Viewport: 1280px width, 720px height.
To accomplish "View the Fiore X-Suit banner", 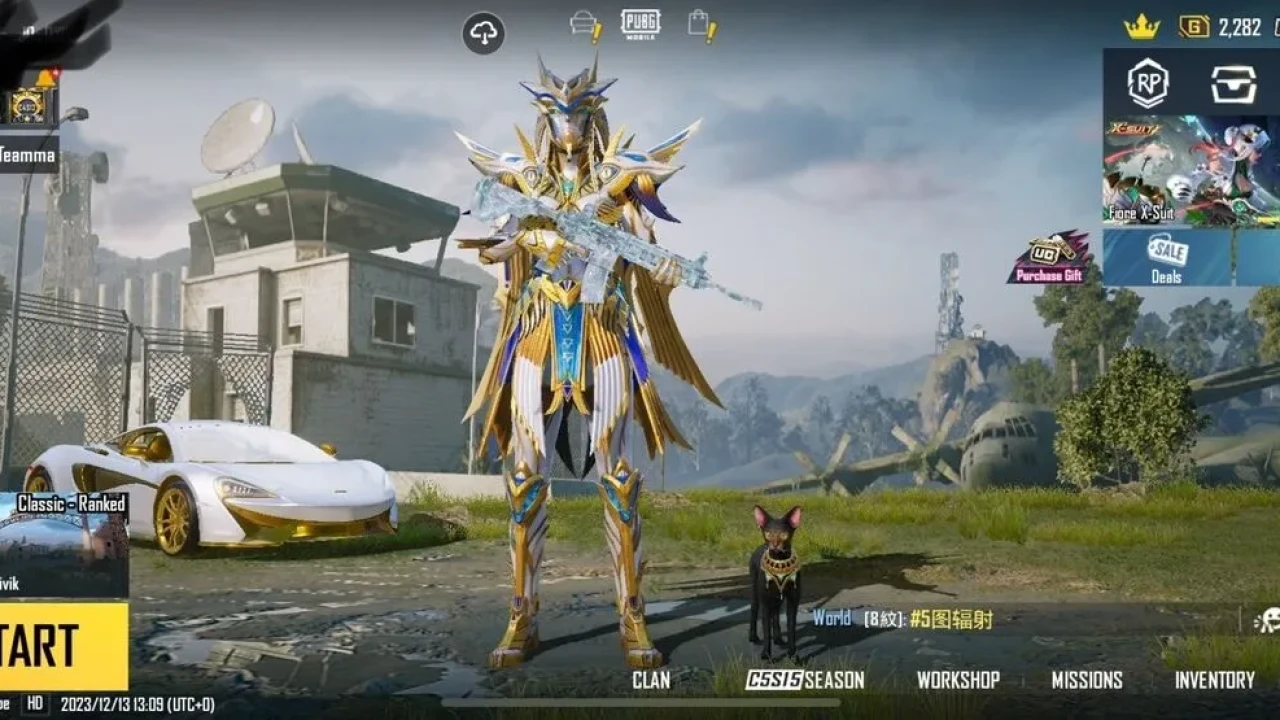I will 1191,170.
